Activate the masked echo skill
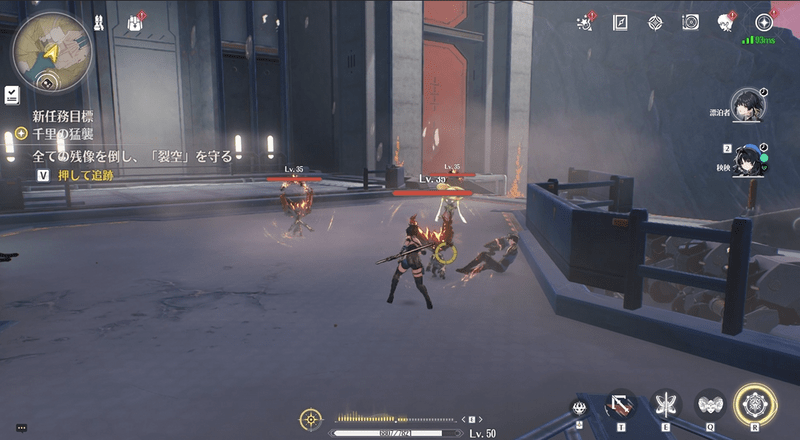 [x=710, y=405]
